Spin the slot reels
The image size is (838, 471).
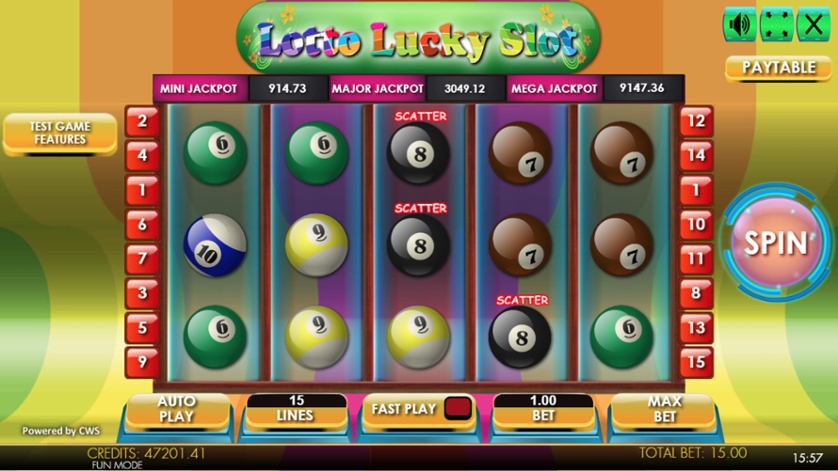(775, 243)
